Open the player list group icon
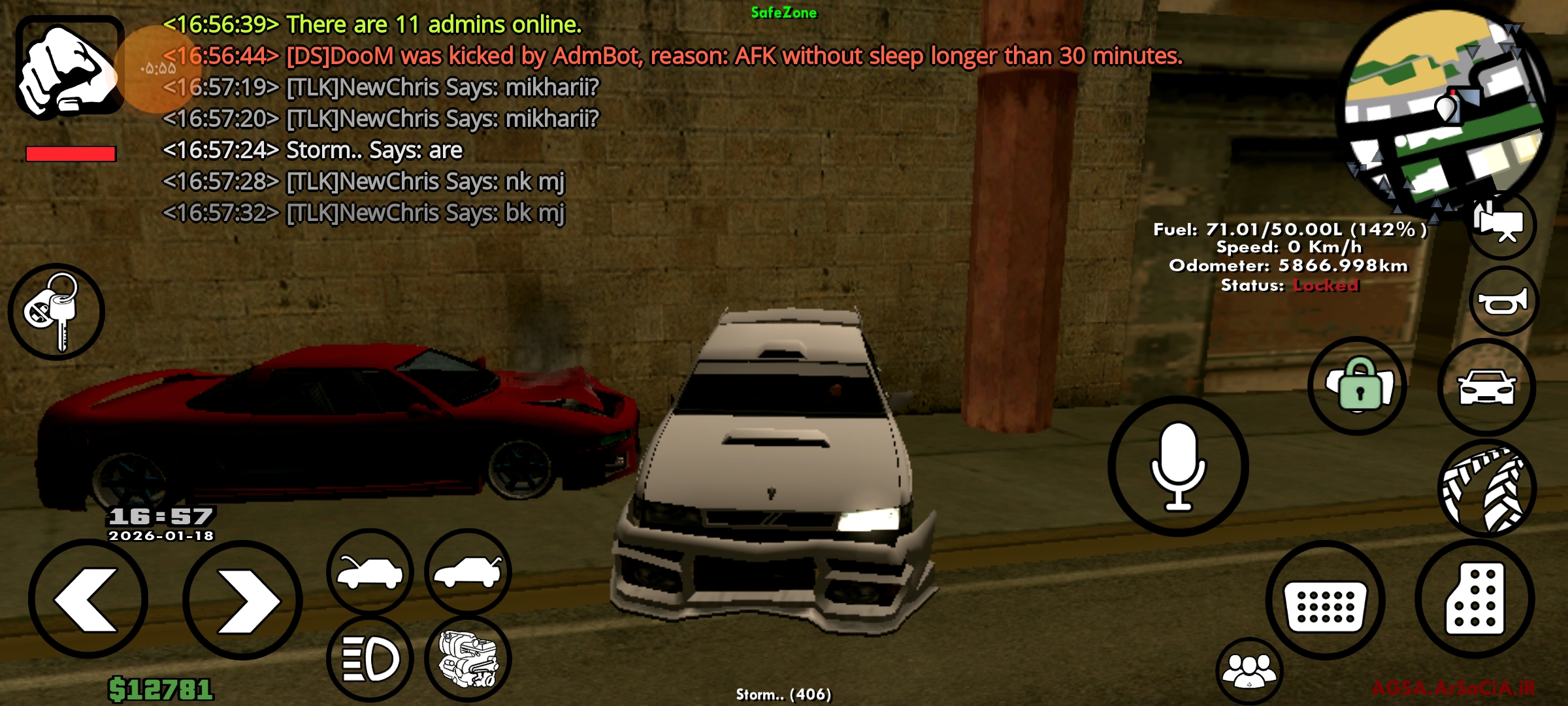 1249,671
